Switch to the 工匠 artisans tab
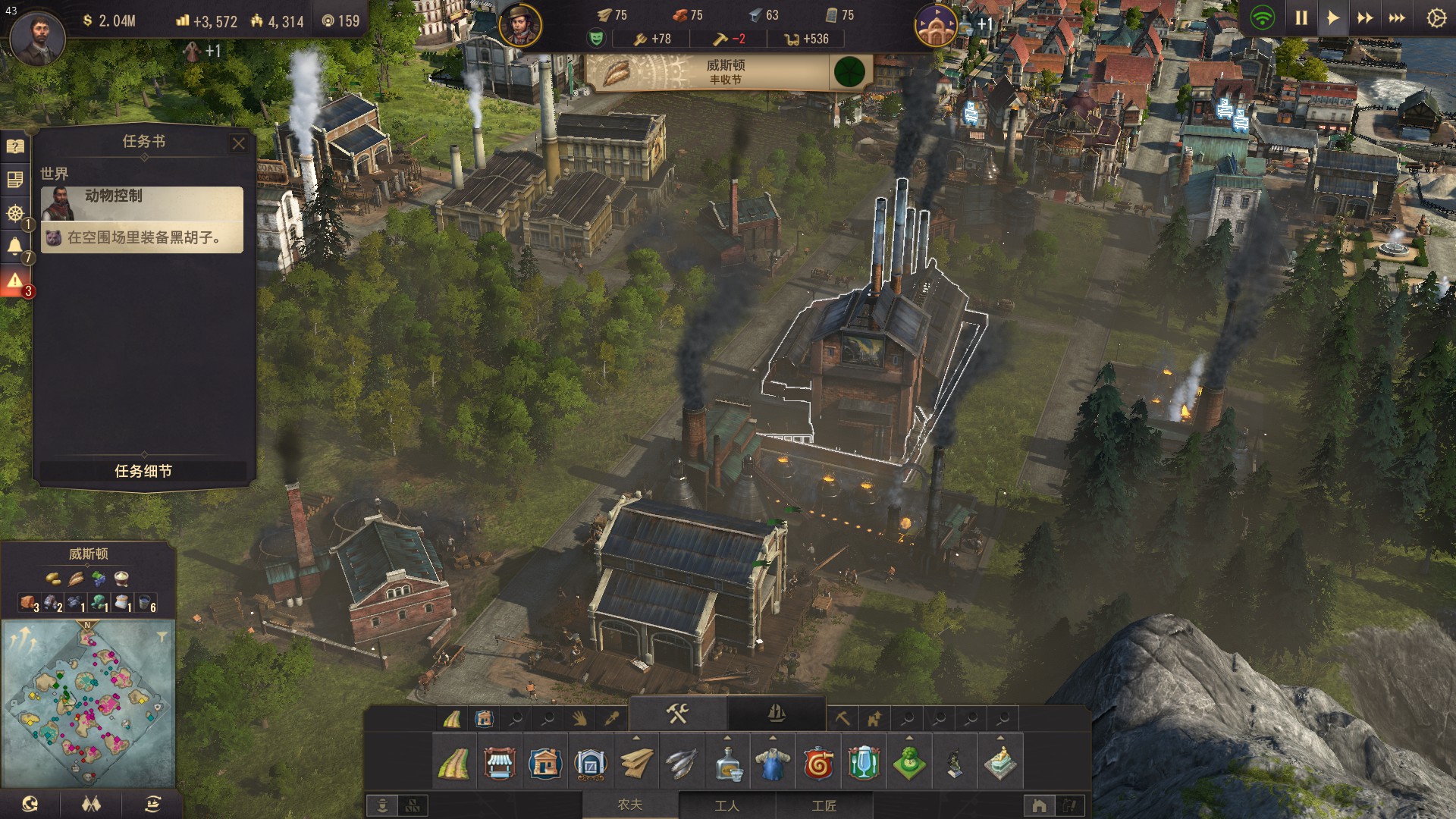1456x819 pixels. pos(824,805)
